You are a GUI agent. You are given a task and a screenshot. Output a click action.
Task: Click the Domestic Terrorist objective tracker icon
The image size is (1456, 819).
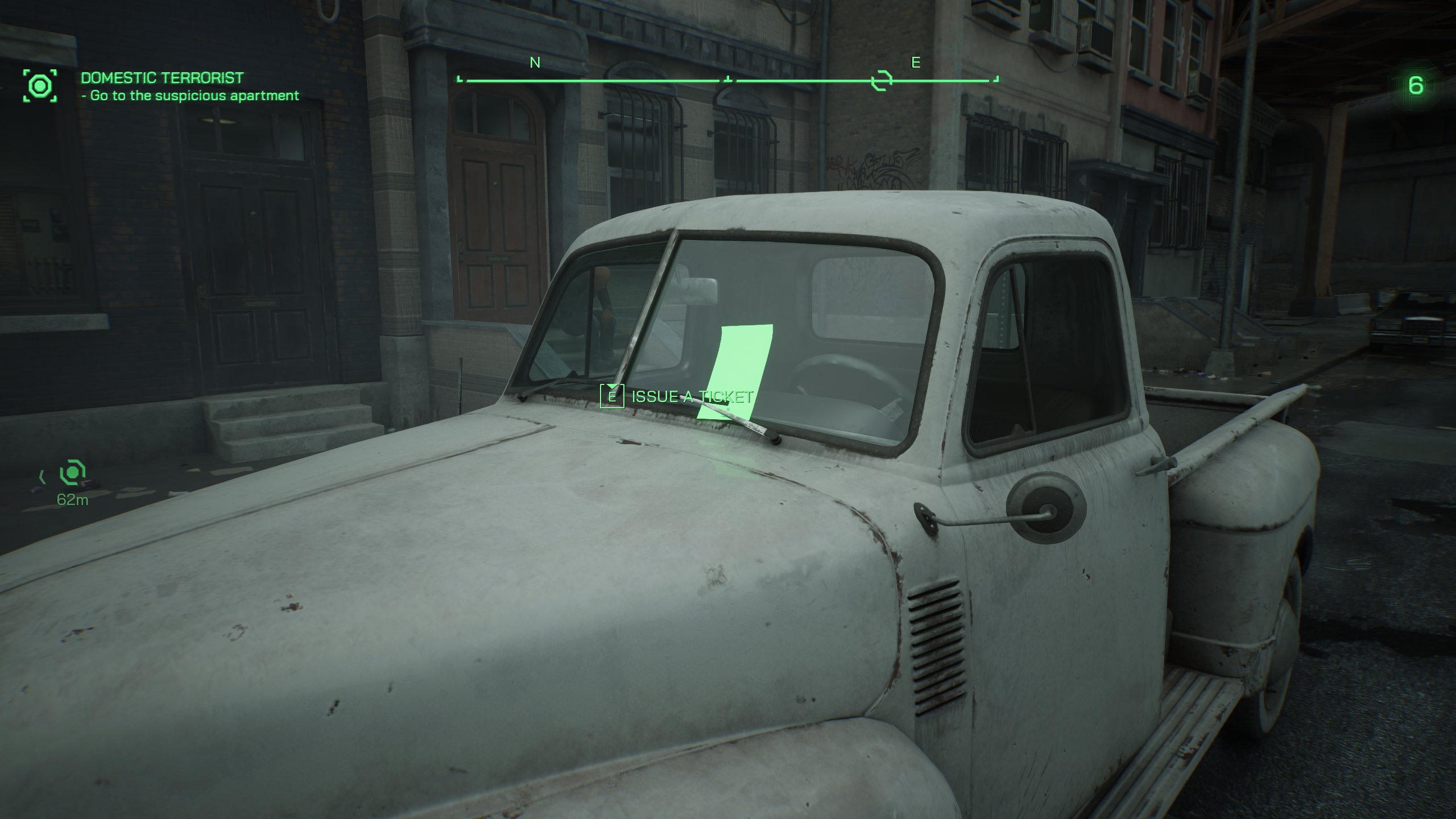point(40,86)
